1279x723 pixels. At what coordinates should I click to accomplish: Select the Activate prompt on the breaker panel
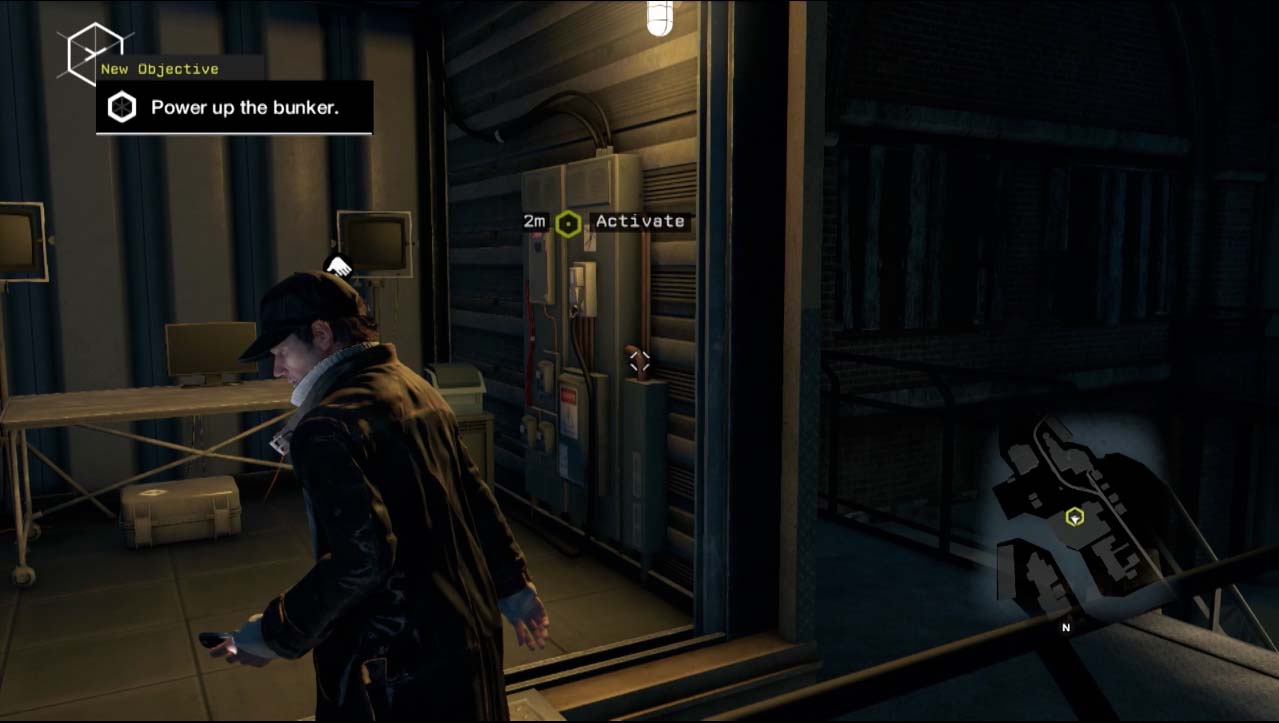[640, 221]
